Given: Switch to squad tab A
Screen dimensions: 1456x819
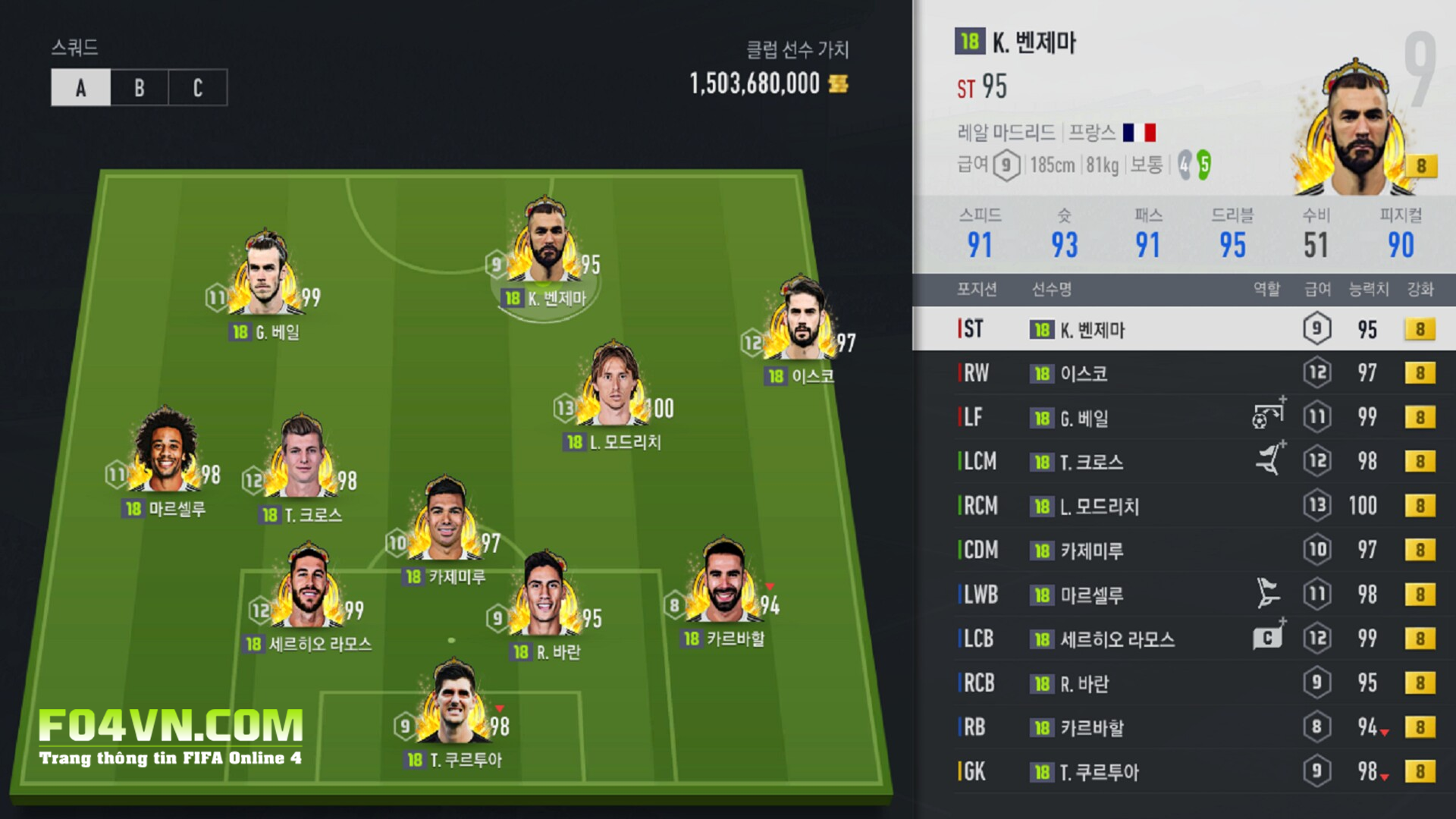Looking at the screenshot, I should point(81,88).
